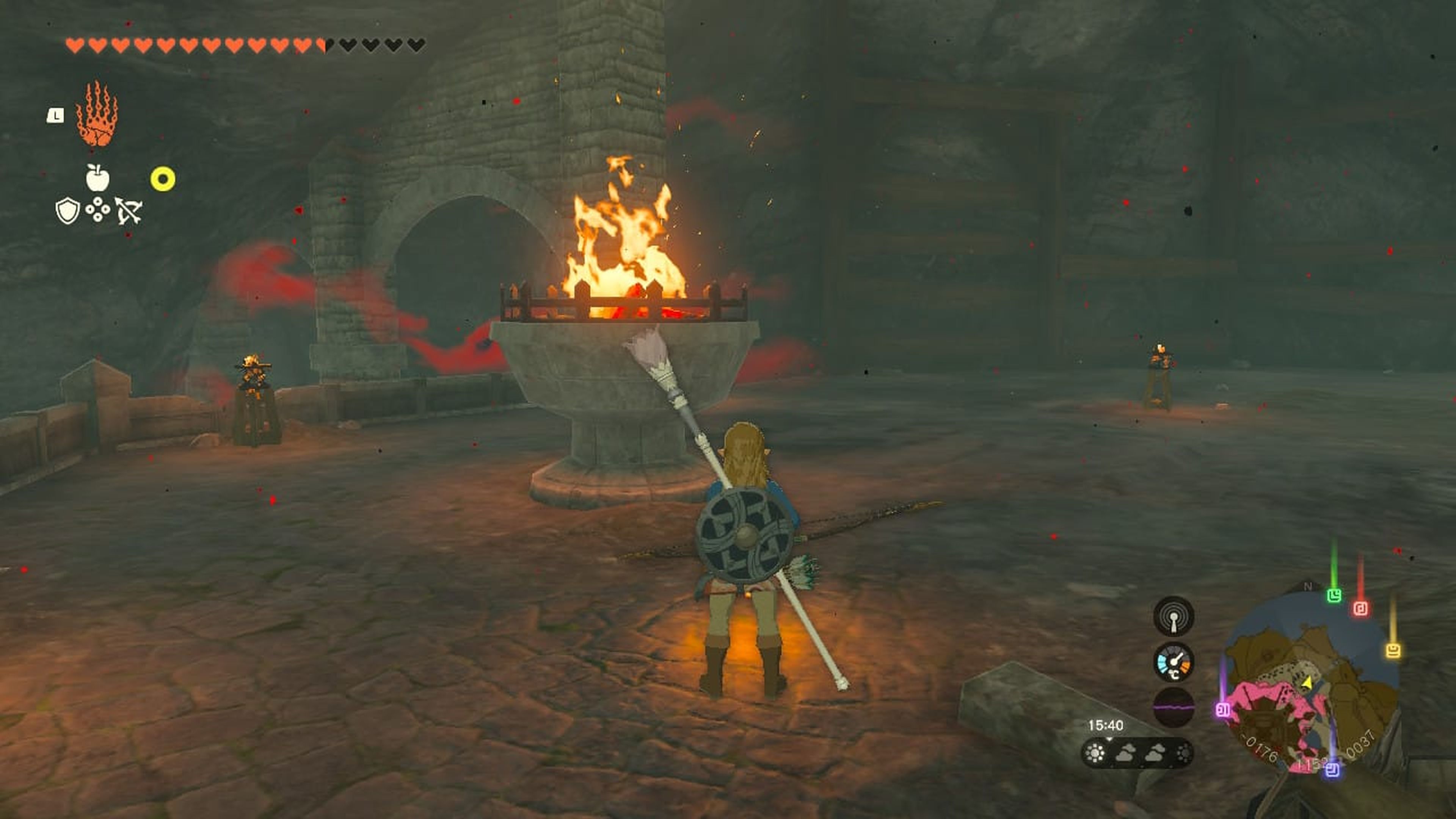Click the yellow rupee circle indicator
1456x819 pixels.
[x=163, y=179]
